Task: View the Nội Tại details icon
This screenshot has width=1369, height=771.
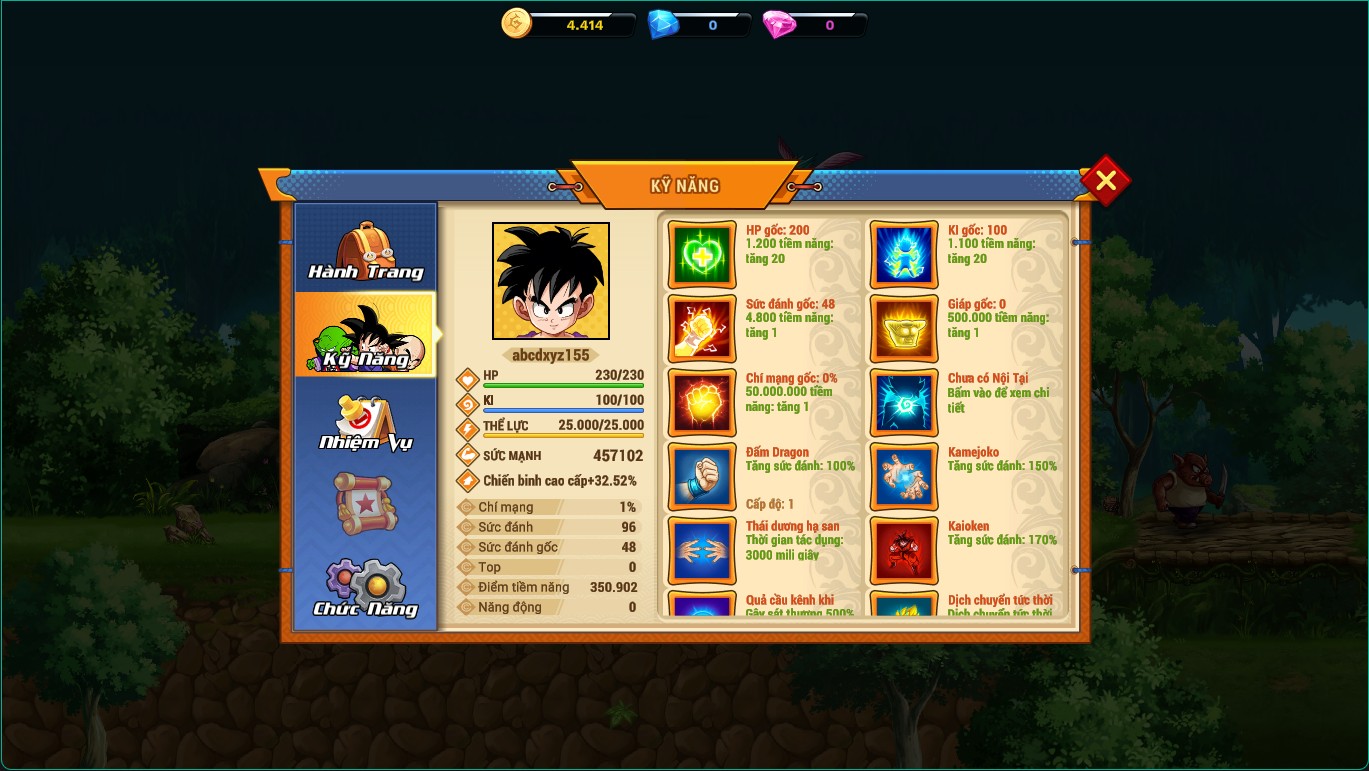Action: click(x=904, y=403)
